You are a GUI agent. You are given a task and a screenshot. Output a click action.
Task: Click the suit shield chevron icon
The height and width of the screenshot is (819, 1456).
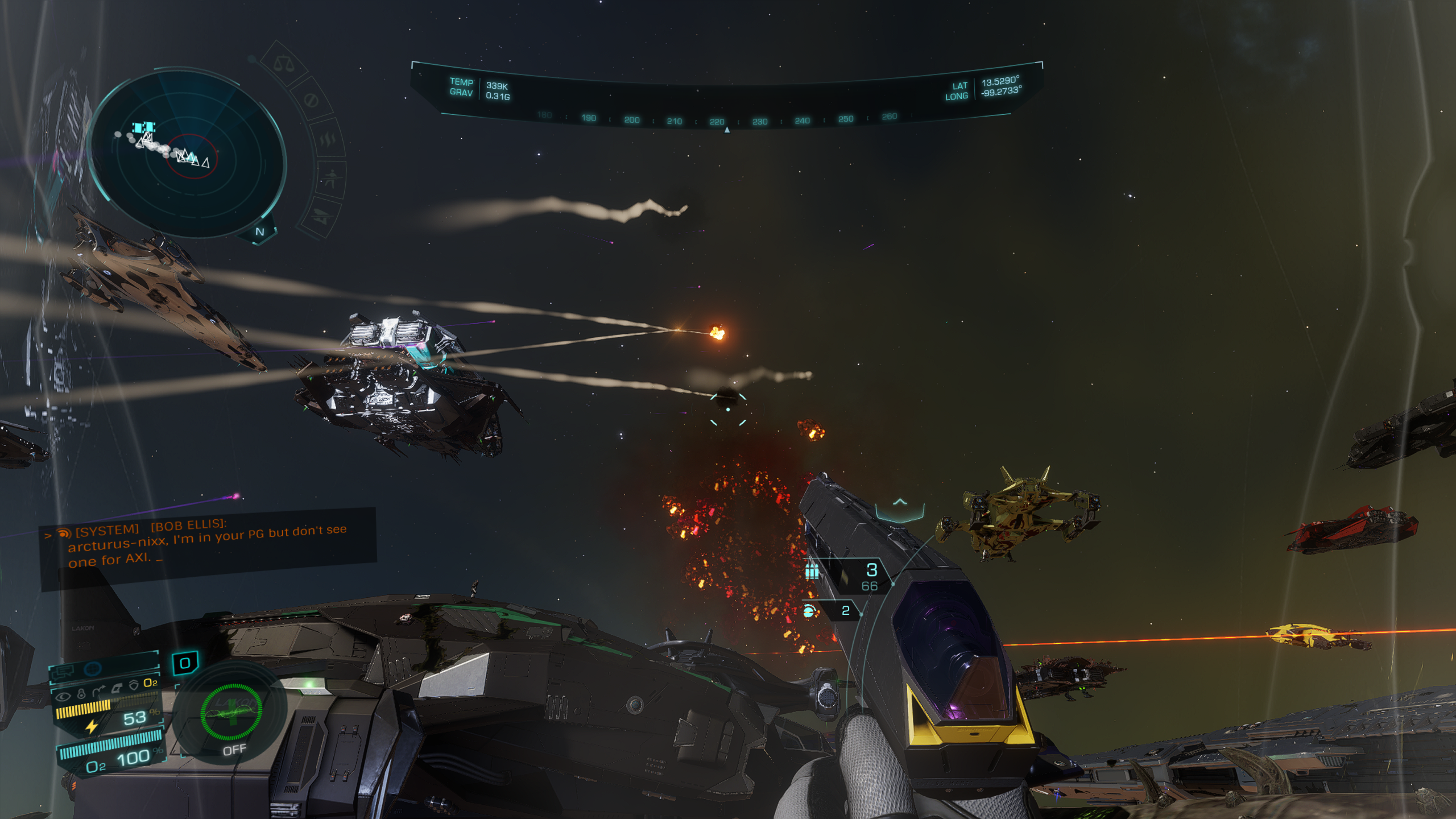tap(134, 685)
